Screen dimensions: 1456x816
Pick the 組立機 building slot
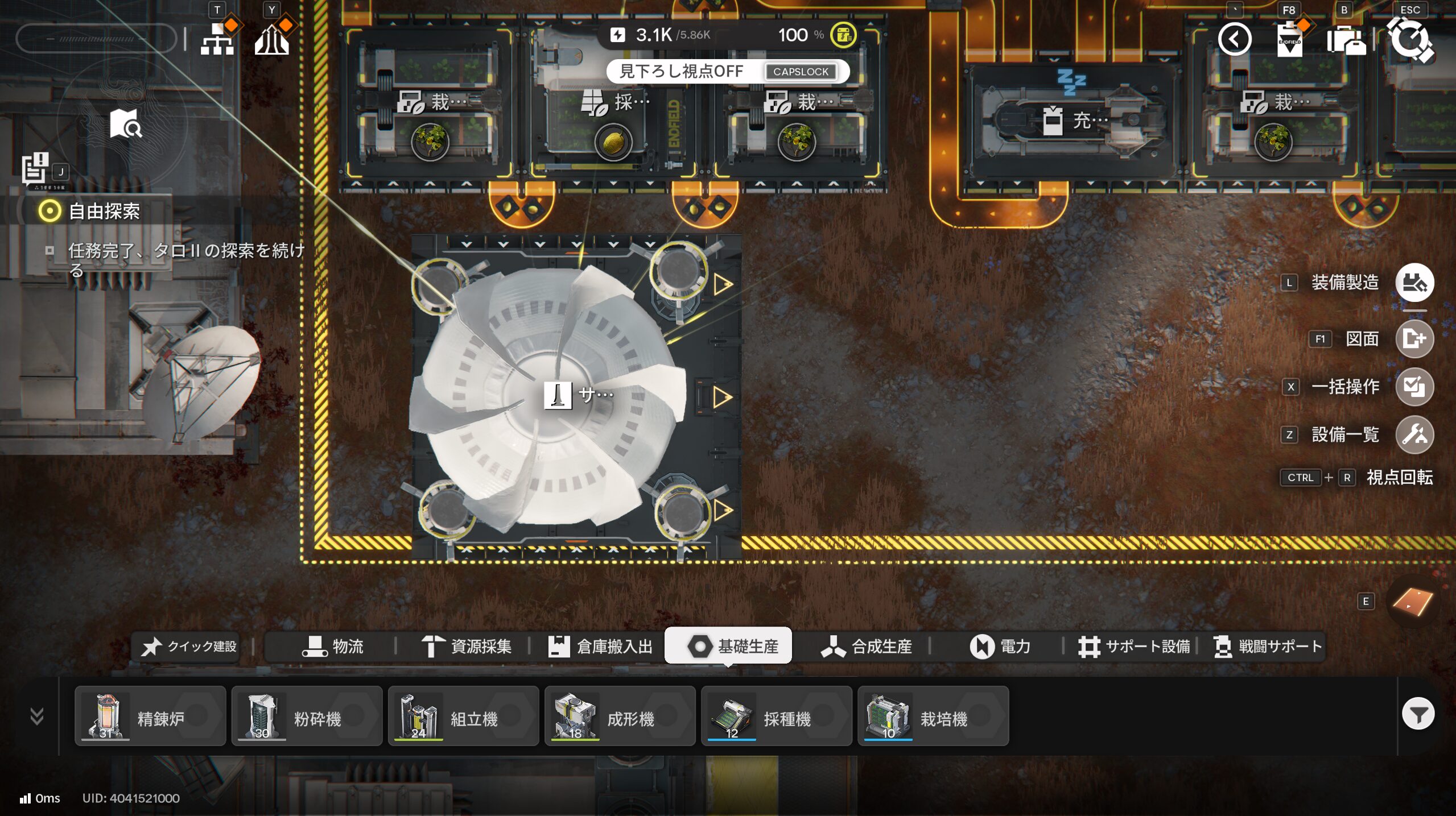tap(463, 716)
